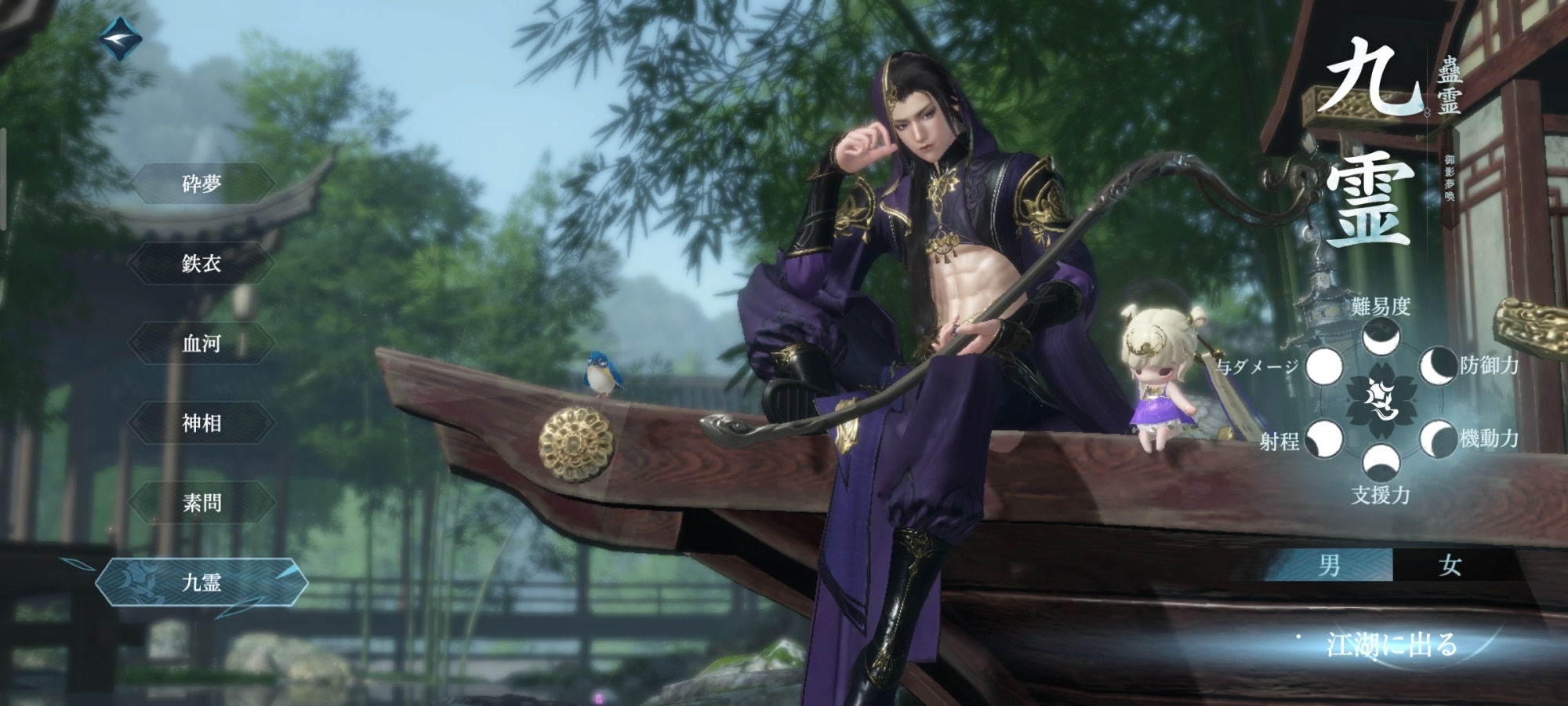Click the highlighted 九霊 class

[201, 583]
